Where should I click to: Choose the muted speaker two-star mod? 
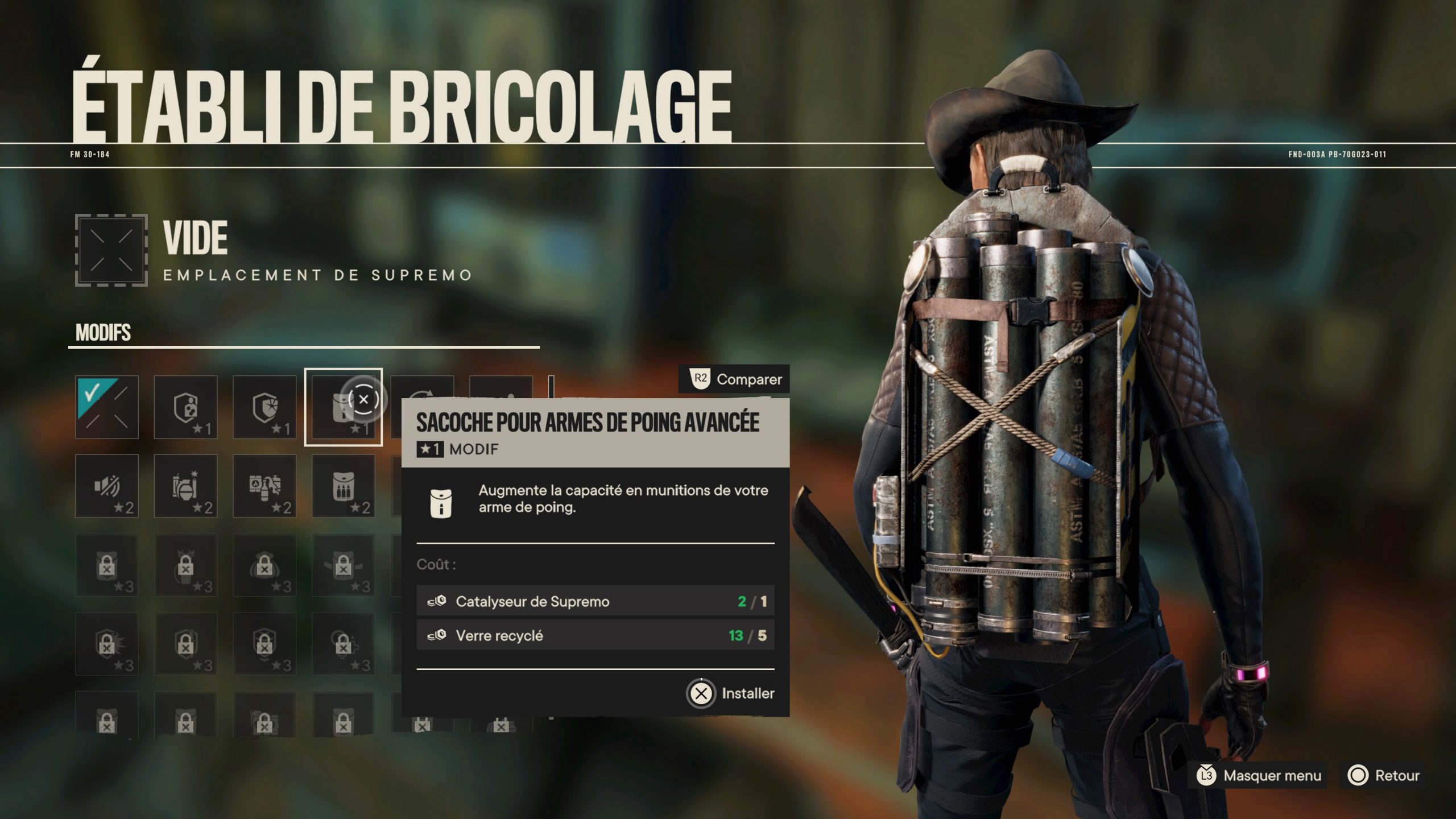tap(107, 486)
